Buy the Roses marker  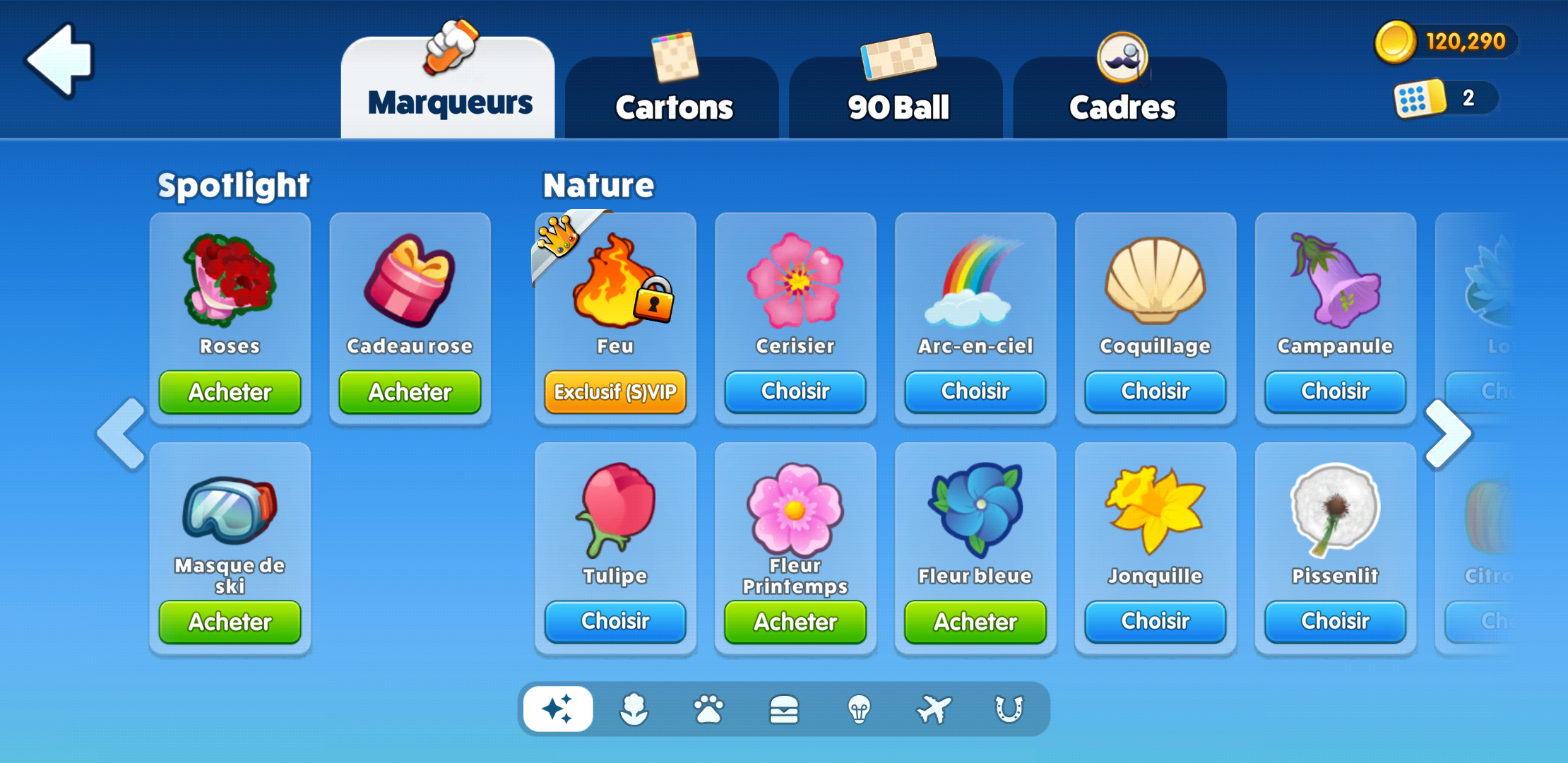pyautogui.click(x=230, y=393)
